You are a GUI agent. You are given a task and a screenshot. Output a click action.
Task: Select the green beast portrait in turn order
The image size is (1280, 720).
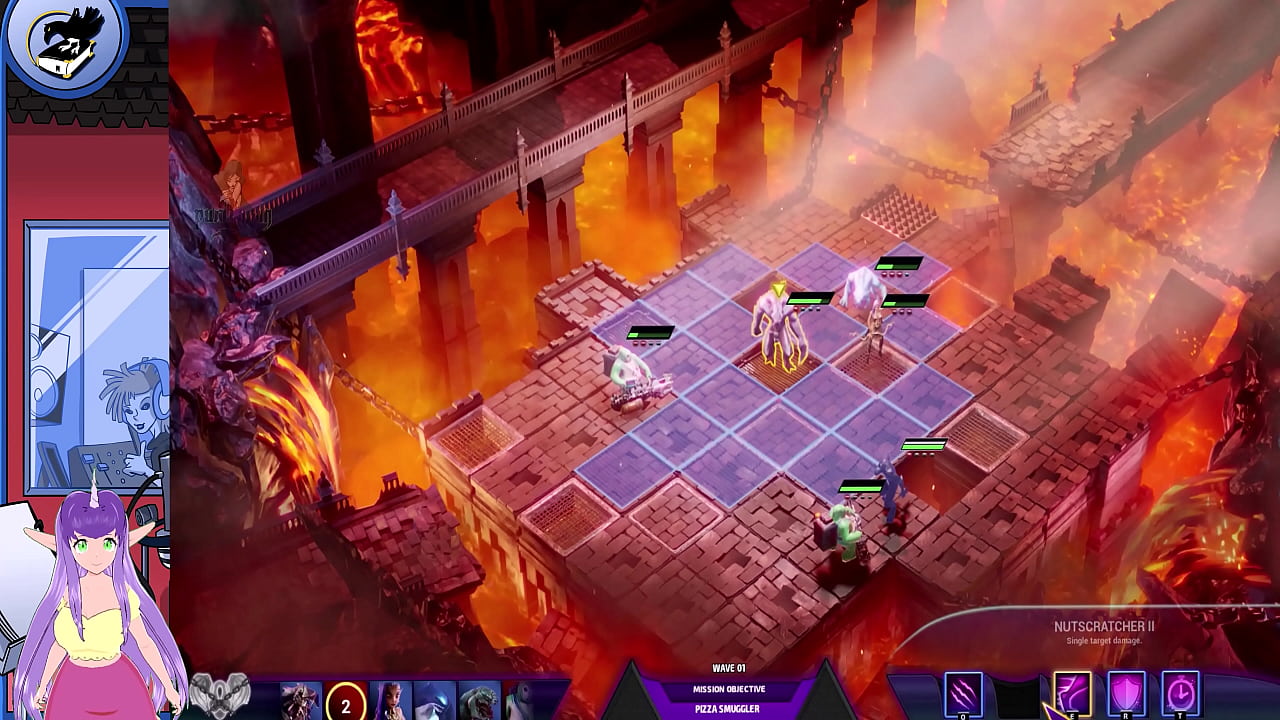[x=479, y=700]
